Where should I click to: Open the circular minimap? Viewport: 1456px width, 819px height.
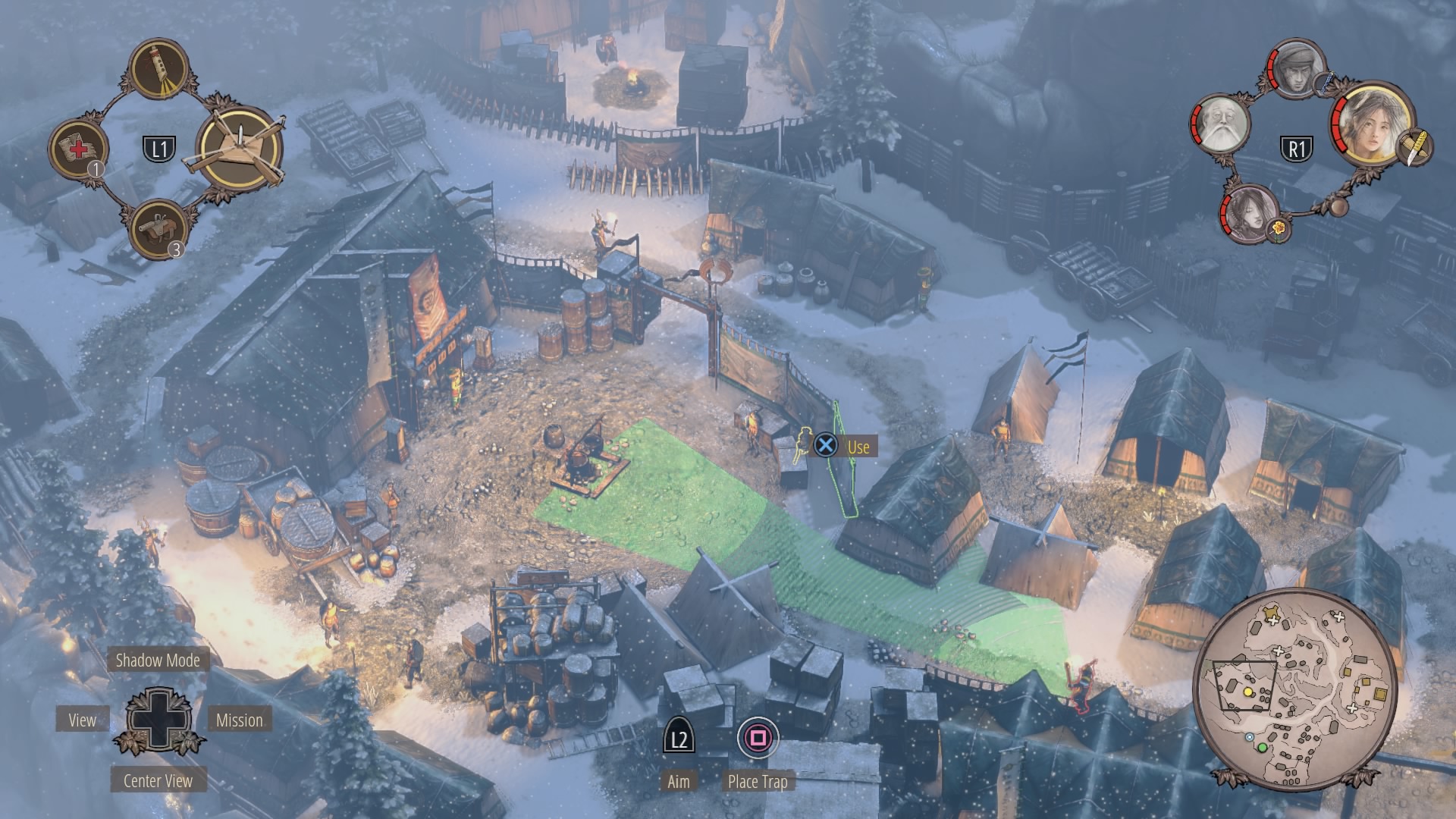(x=1295, y=688)
